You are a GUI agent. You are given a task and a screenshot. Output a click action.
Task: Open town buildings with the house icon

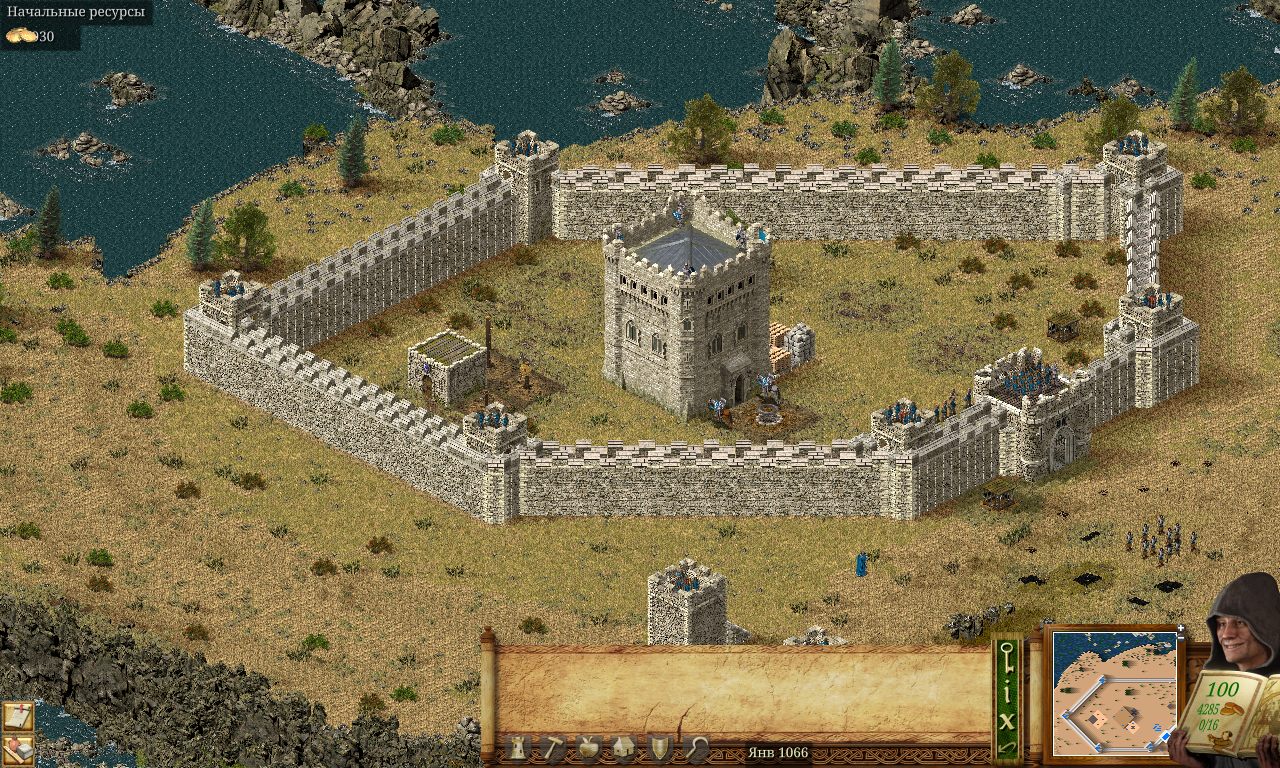point(622,747)
